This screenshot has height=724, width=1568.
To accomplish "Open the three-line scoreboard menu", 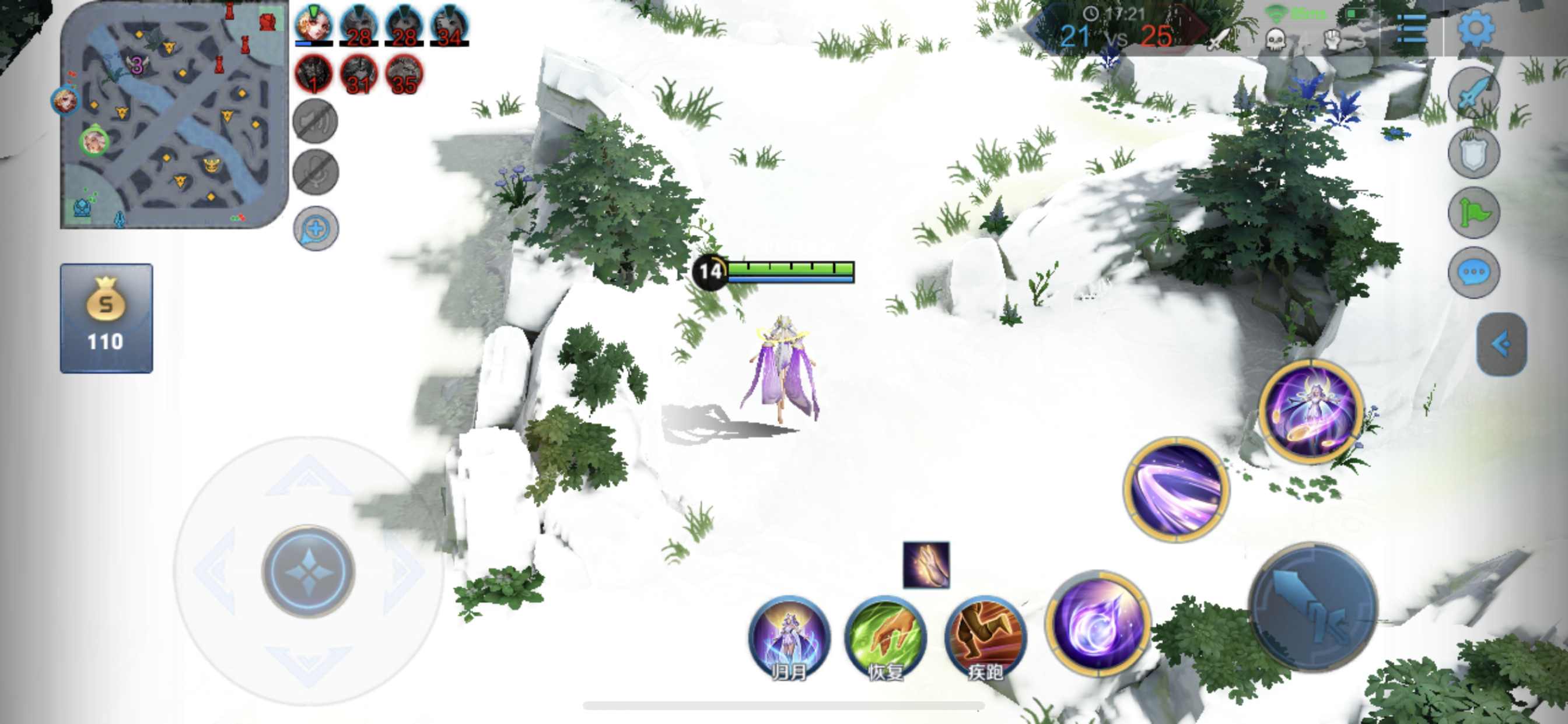I will click(x=1412, y=29).
